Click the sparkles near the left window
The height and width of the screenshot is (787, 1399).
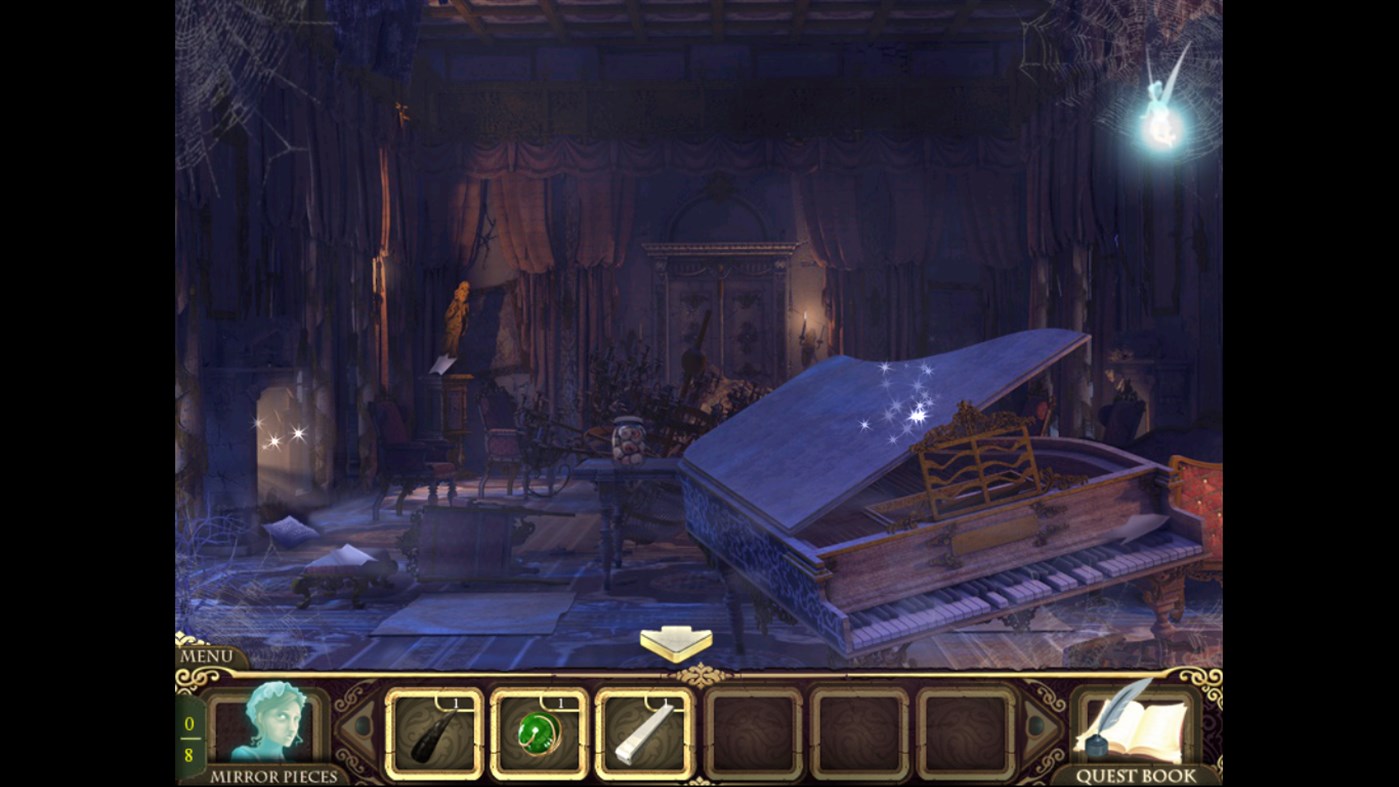(287, 435)
